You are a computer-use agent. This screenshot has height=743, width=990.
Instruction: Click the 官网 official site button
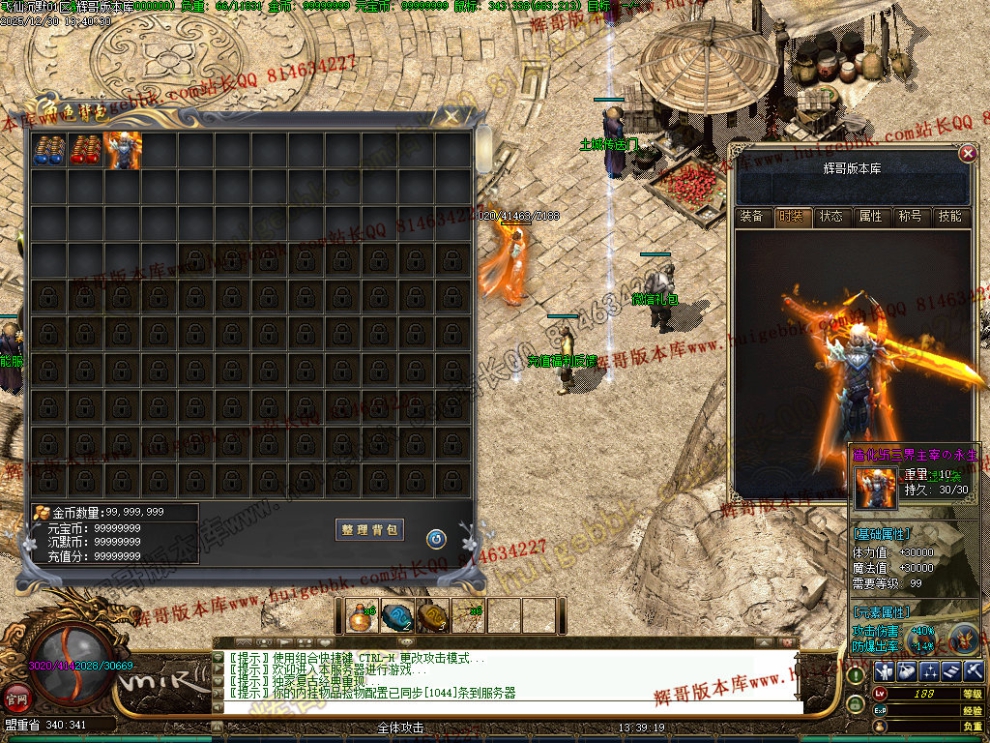tap(15, 696)
